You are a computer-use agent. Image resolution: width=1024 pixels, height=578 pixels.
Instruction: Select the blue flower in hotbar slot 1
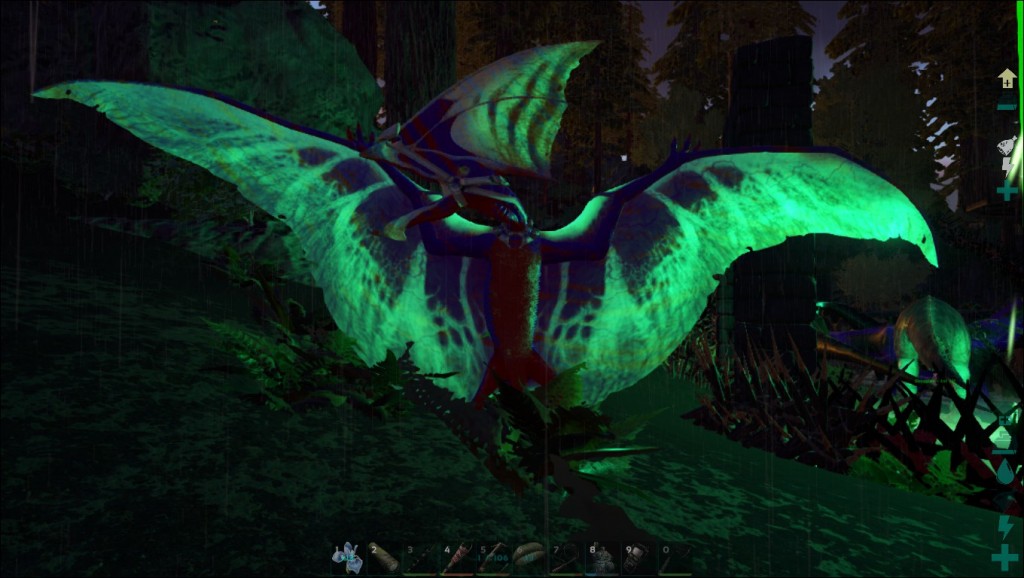coord(348,558)
